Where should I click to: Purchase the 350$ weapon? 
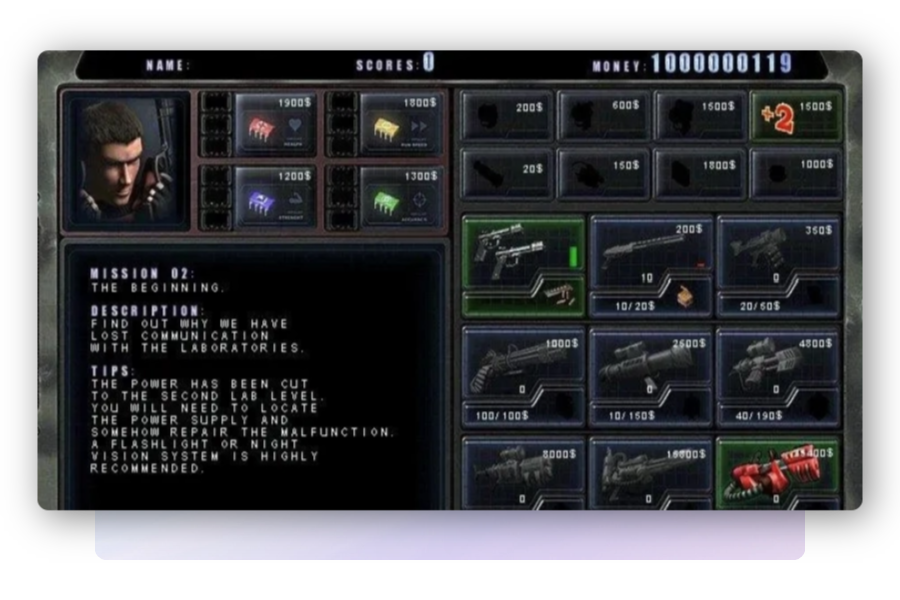pyautogui.click(x=779, y=253)
